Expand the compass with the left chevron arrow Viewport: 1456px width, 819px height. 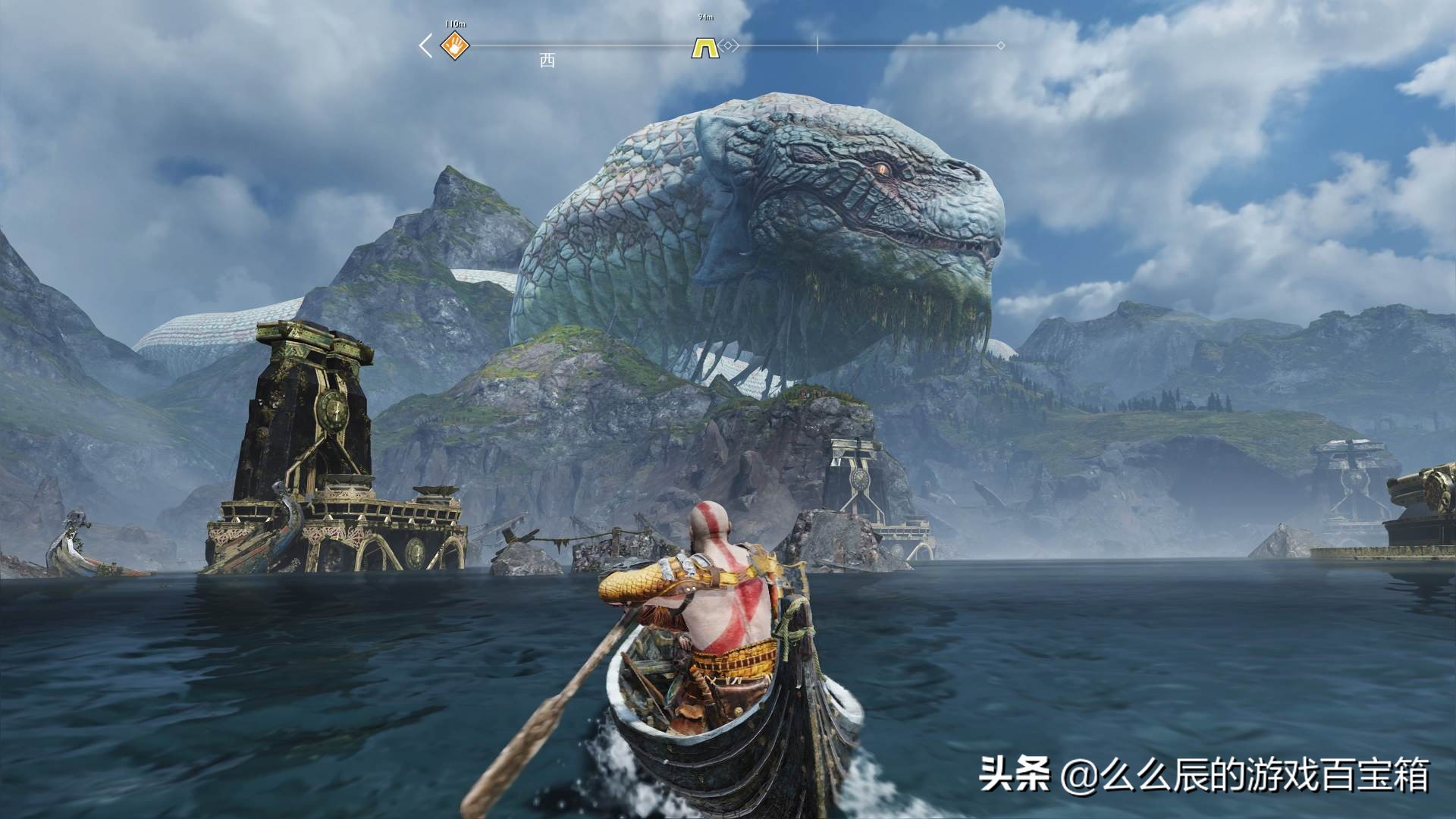pos(426,45)
